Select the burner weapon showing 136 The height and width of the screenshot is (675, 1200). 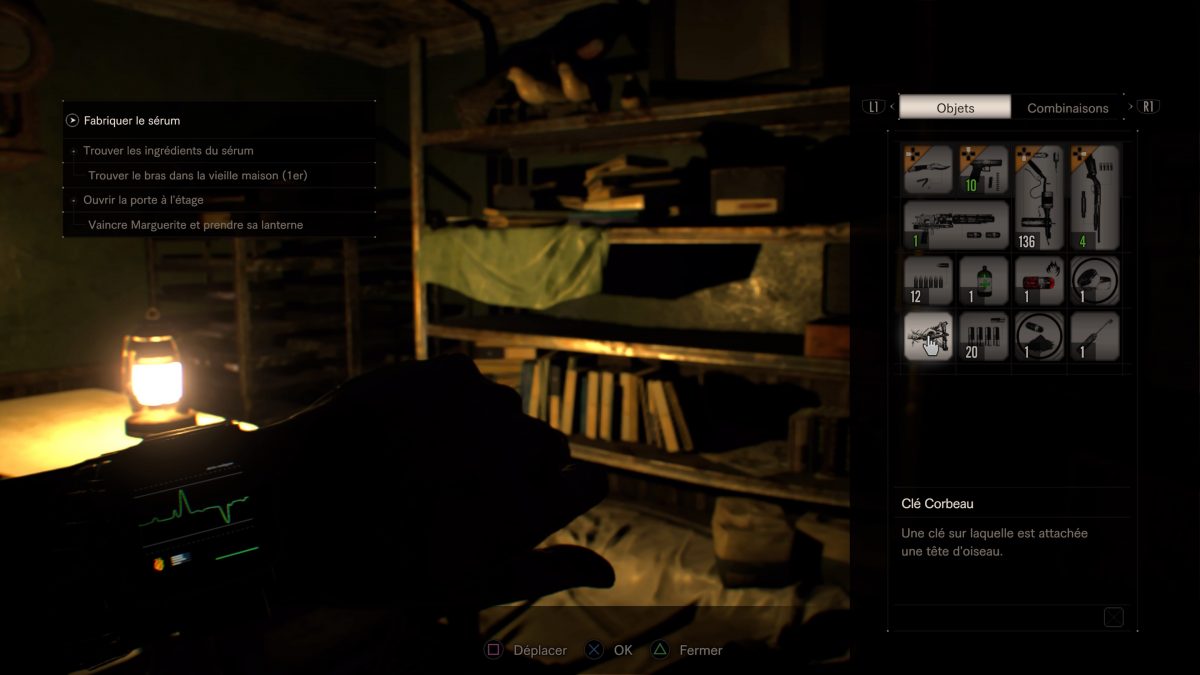1039,197
